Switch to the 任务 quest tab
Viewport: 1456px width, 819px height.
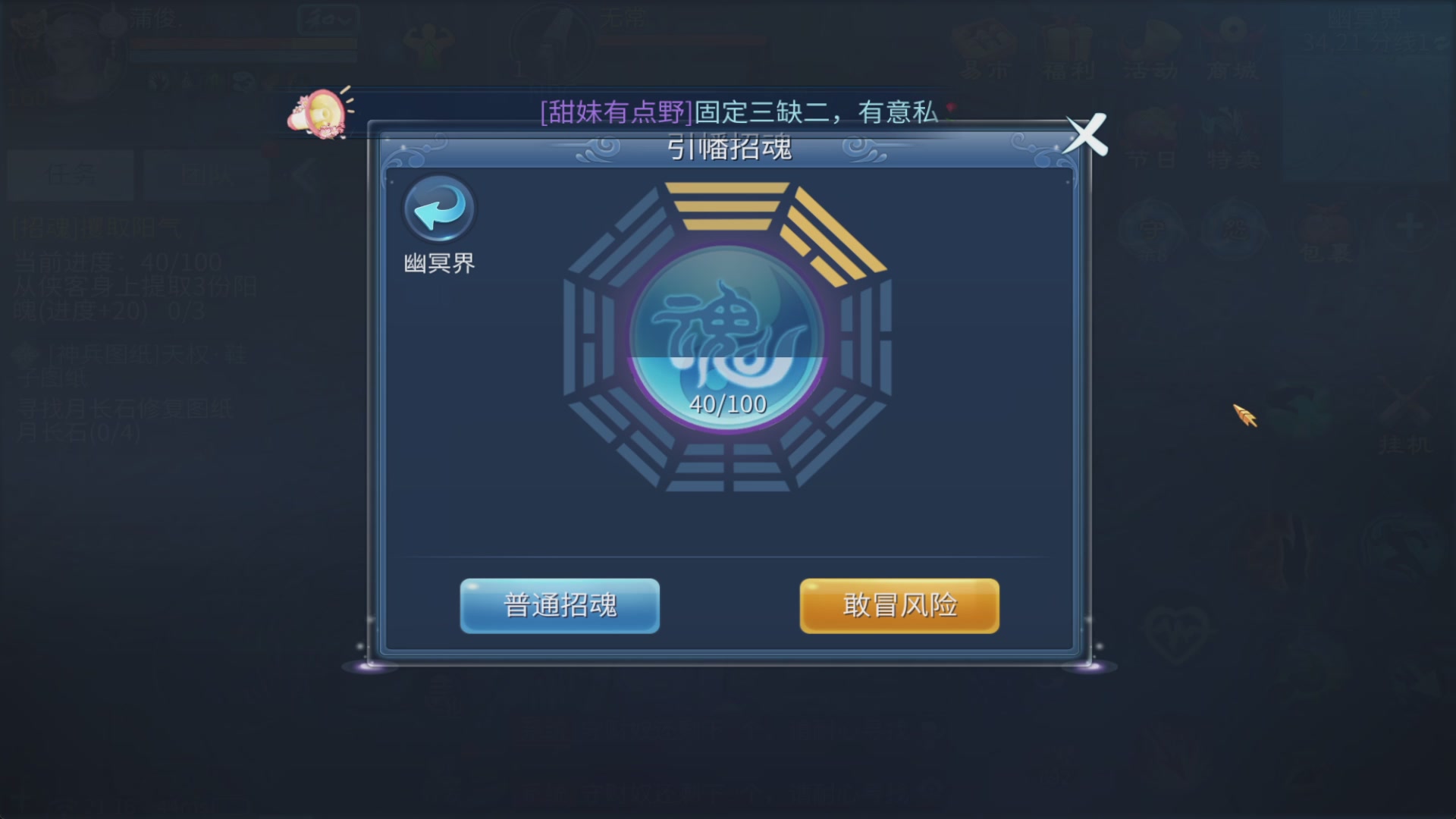[70, 174]
